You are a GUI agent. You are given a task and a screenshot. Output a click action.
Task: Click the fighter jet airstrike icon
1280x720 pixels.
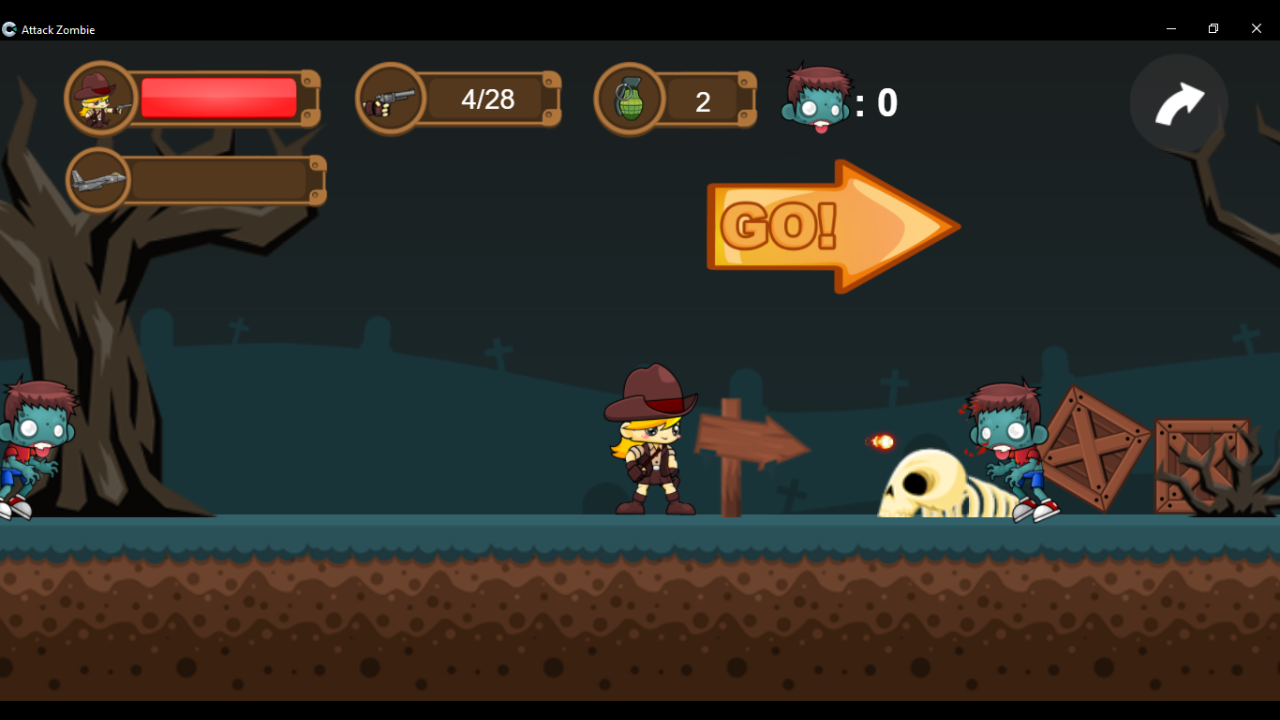pyautogui.click(x=97, y=179)
